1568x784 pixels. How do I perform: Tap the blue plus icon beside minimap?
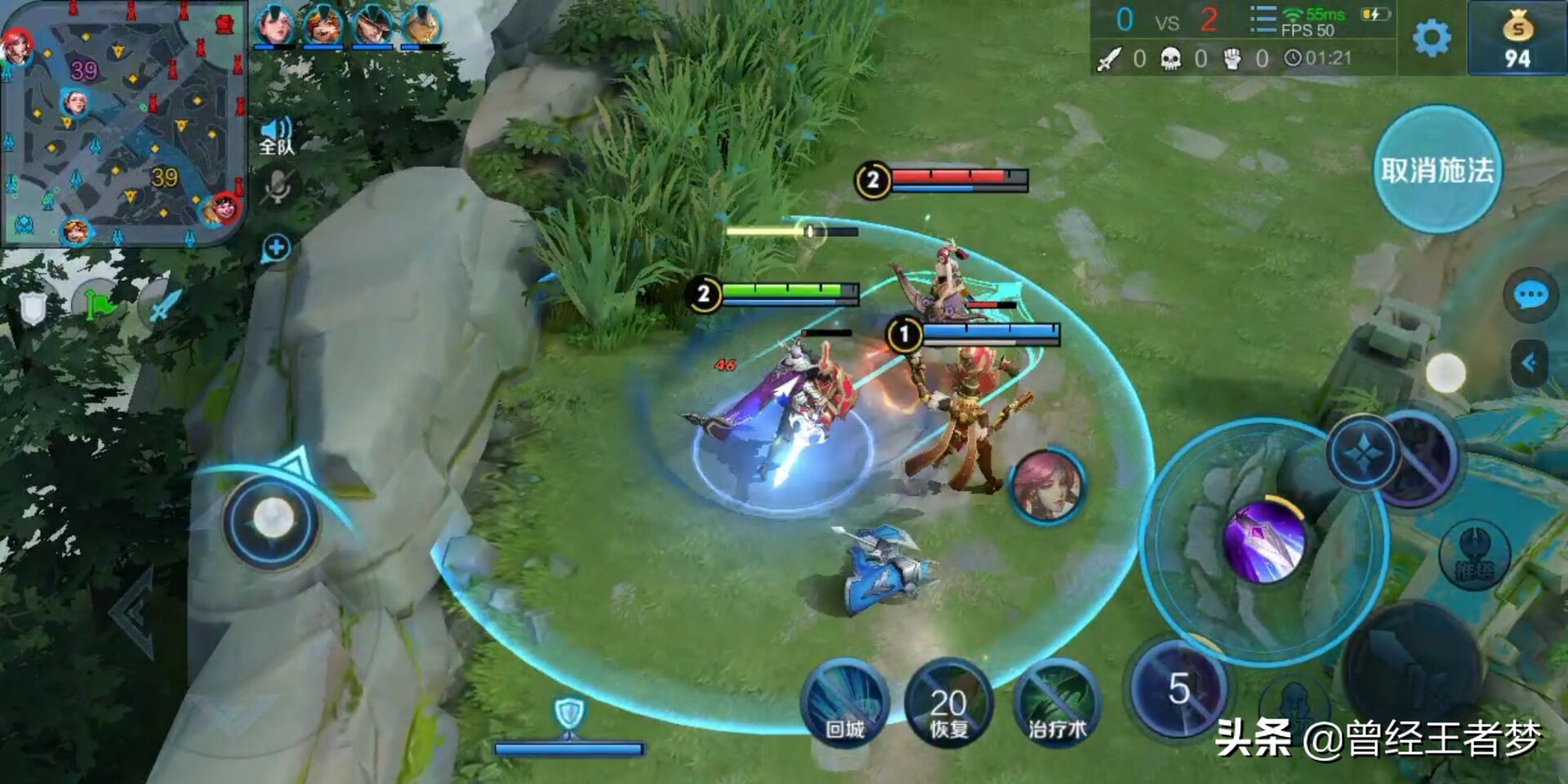click(x=276, y=248)
